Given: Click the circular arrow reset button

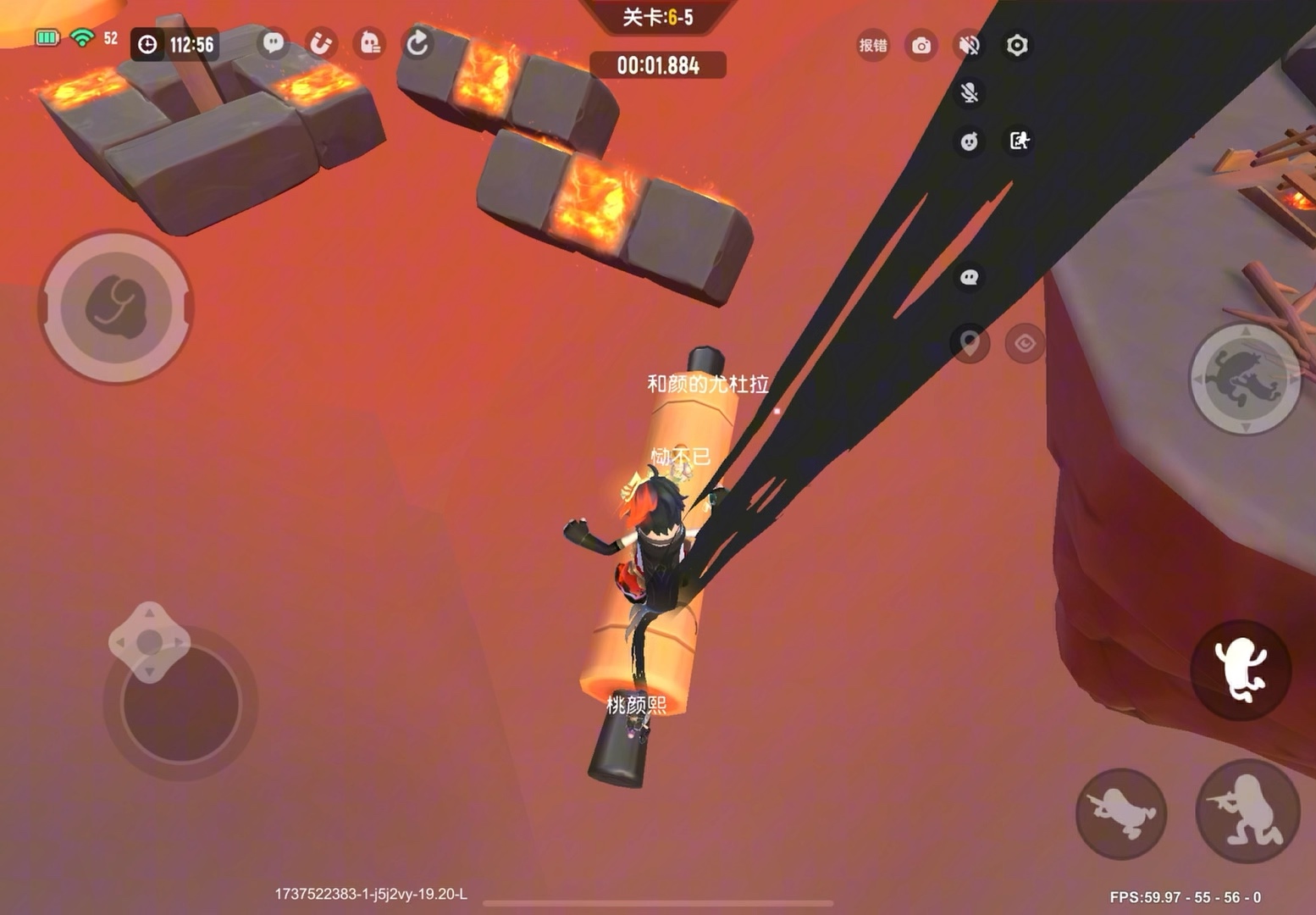Looking at the screenshot, I should (x=417, y=43).
